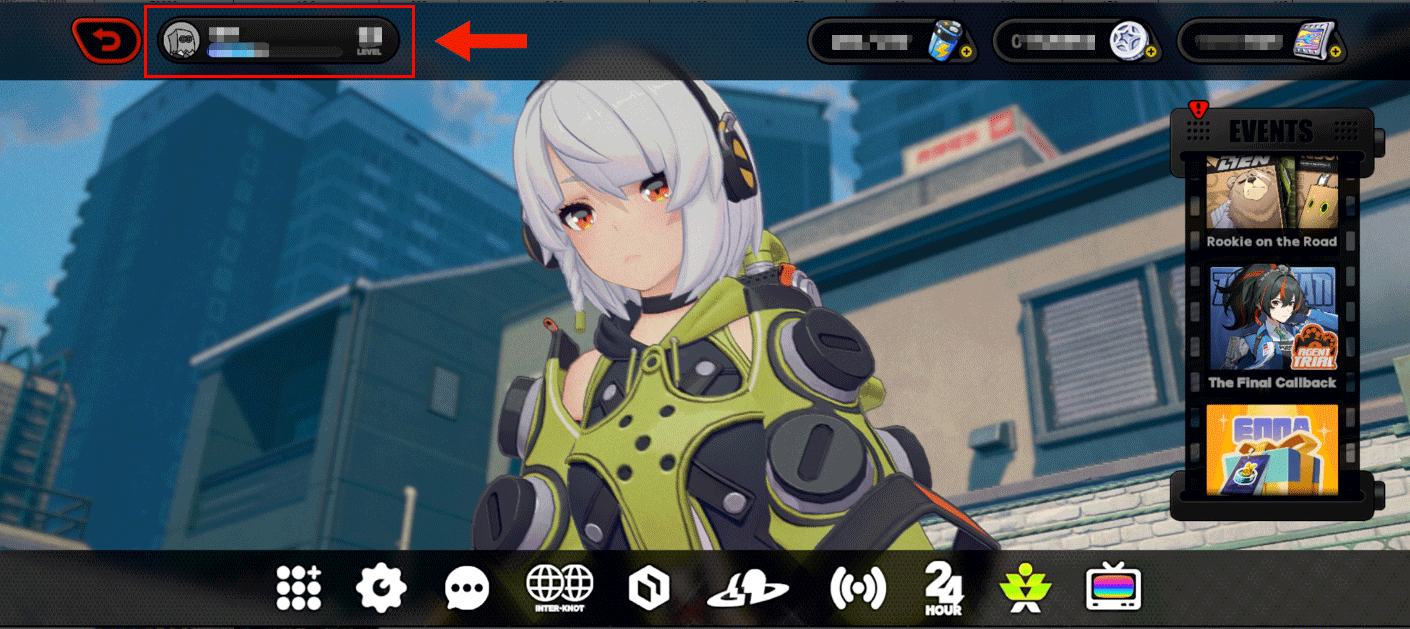Screen dimensions: 1410x629
Task: Select the orange gift box event thumbnail
Action: point(1271,449)
